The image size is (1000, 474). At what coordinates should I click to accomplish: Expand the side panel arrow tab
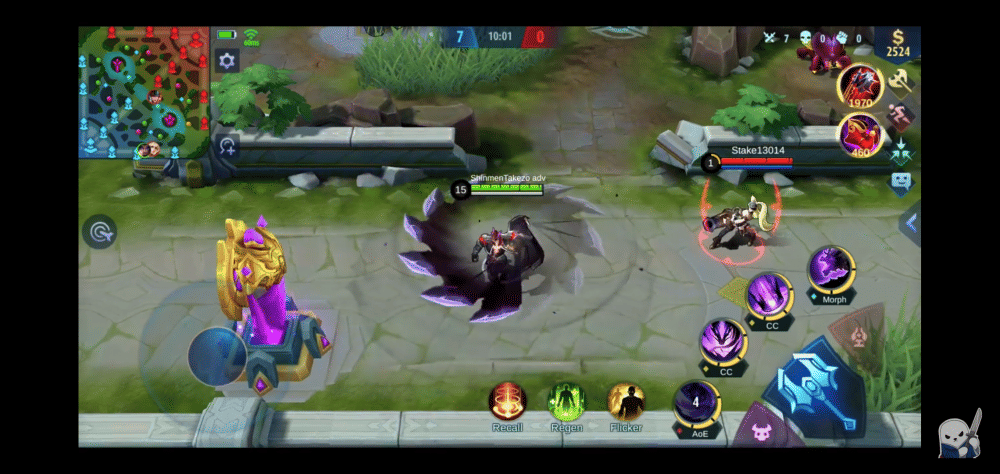910,223
